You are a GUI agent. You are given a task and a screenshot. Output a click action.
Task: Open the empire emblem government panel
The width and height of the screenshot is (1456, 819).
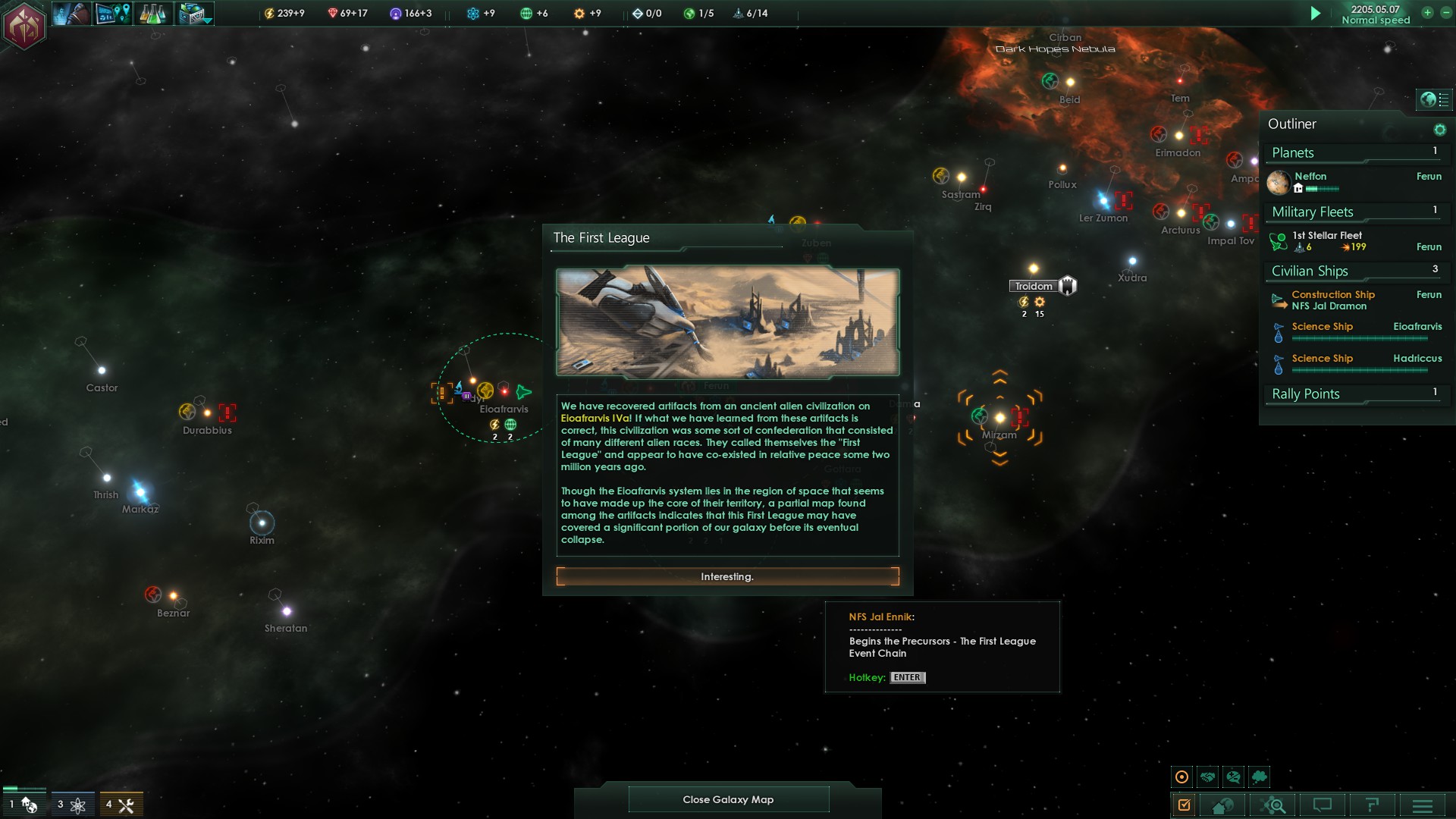(x=24, y=26)
